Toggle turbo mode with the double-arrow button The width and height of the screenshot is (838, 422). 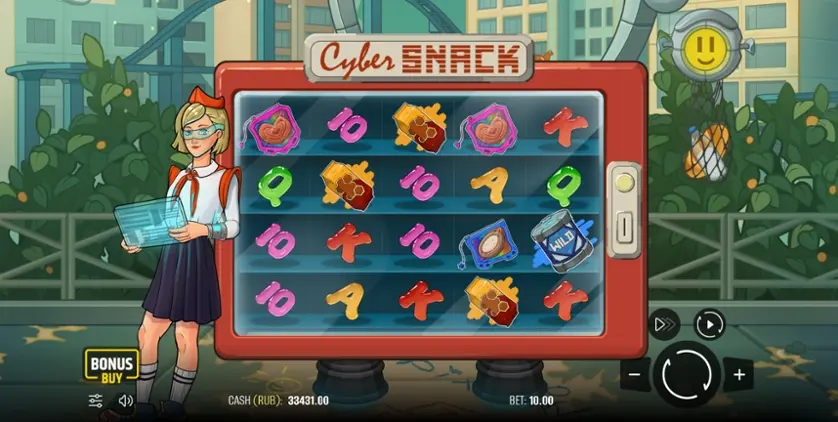664,324
